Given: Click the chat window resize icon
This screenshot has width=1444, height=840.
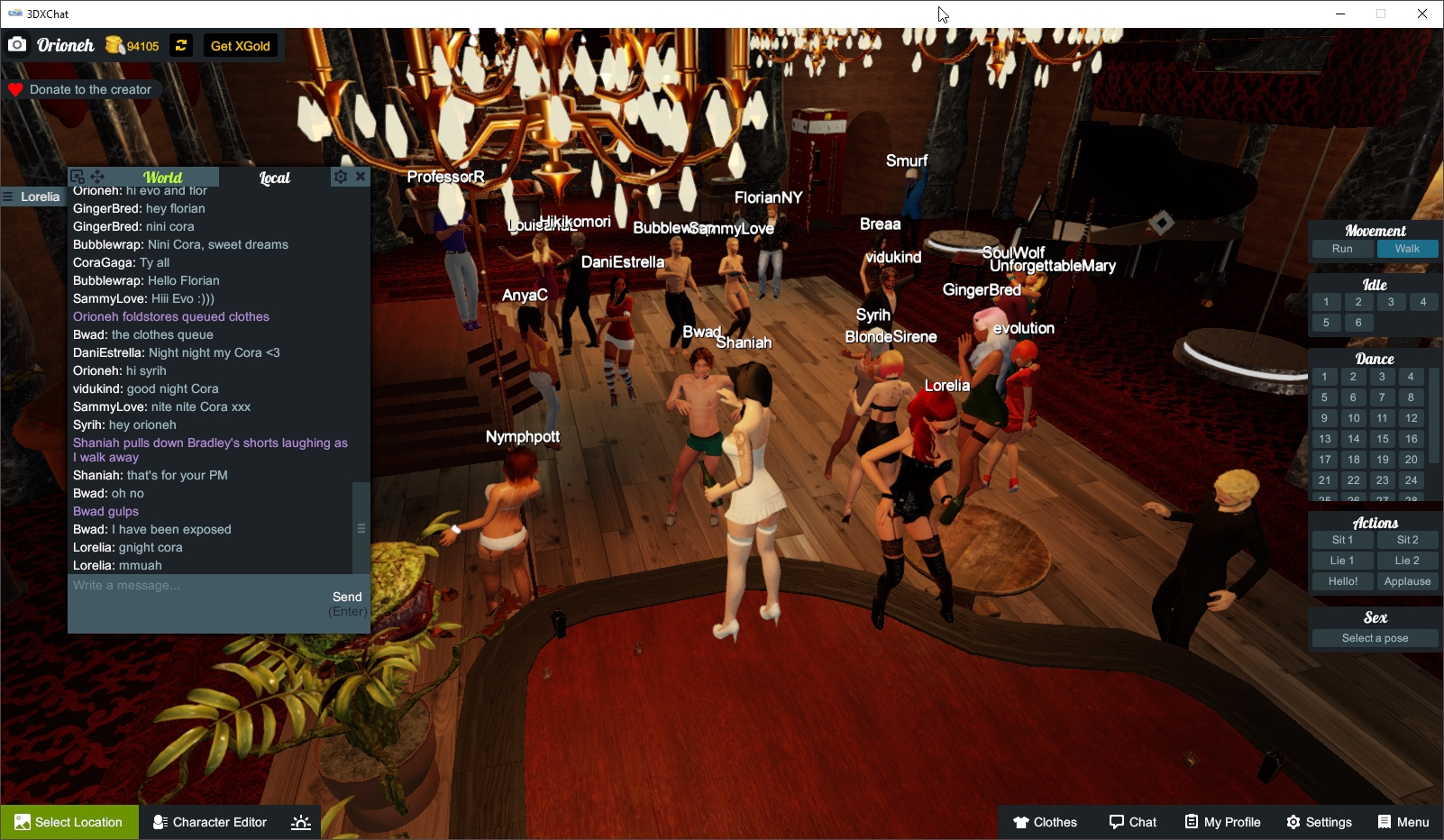Looking at the screenshot, I should [78, 177].
